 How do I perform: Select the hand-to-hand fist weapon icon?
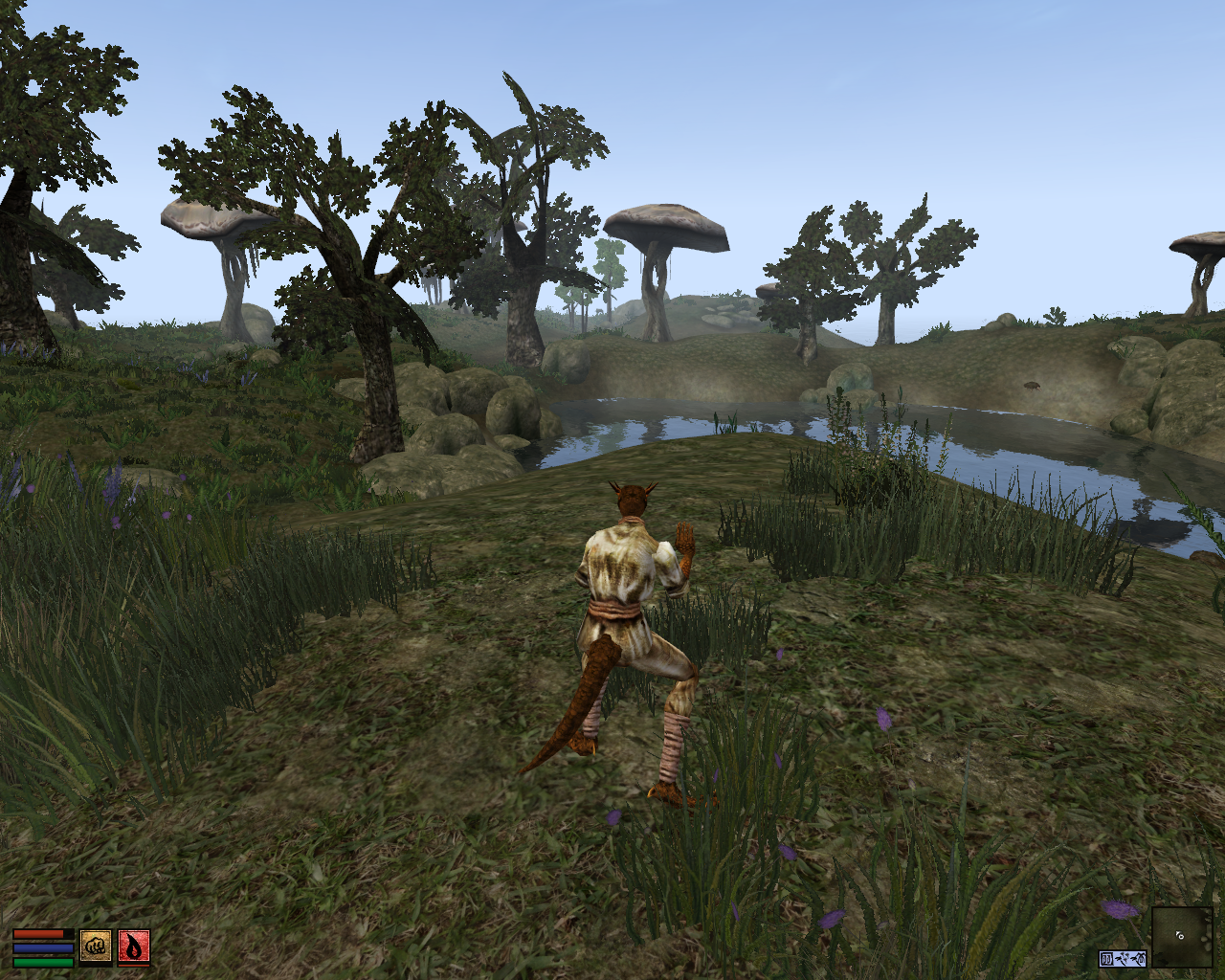coord(96,946)
